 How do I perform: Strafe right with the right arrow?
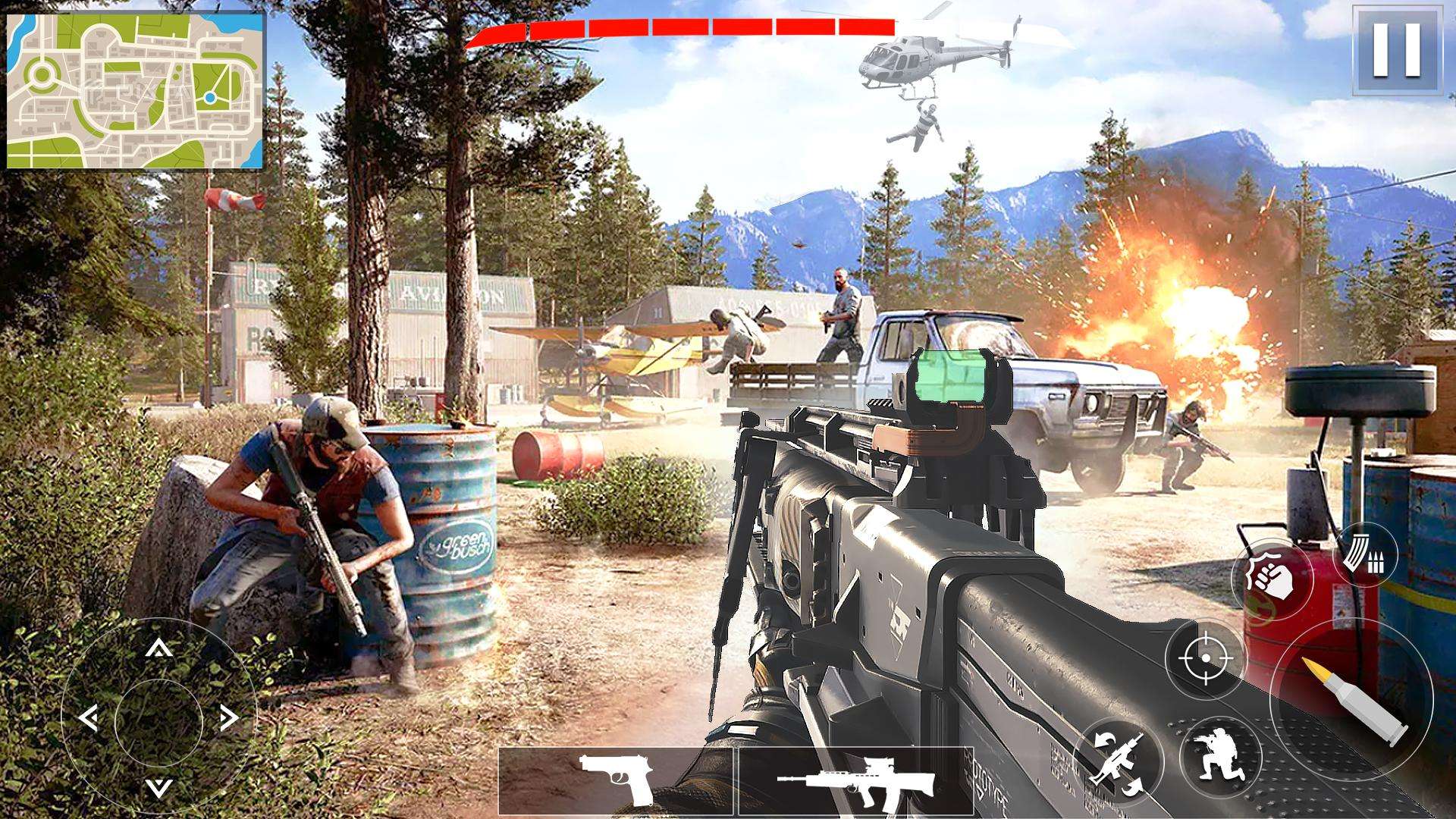coord(227,717)
